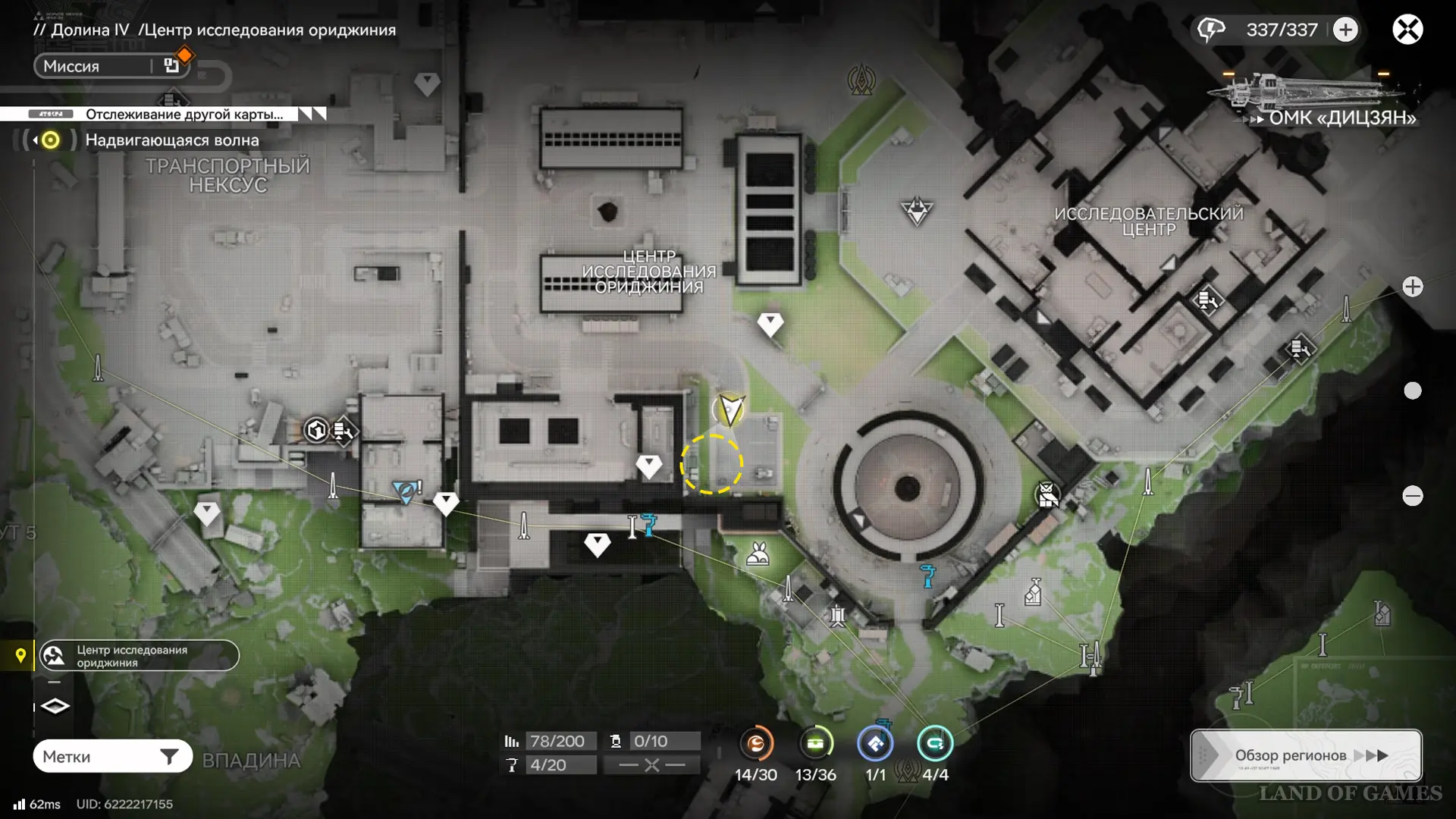
Task: Add stamina with the plus button
Action: pyautogui.click(x=1345, y=30)
